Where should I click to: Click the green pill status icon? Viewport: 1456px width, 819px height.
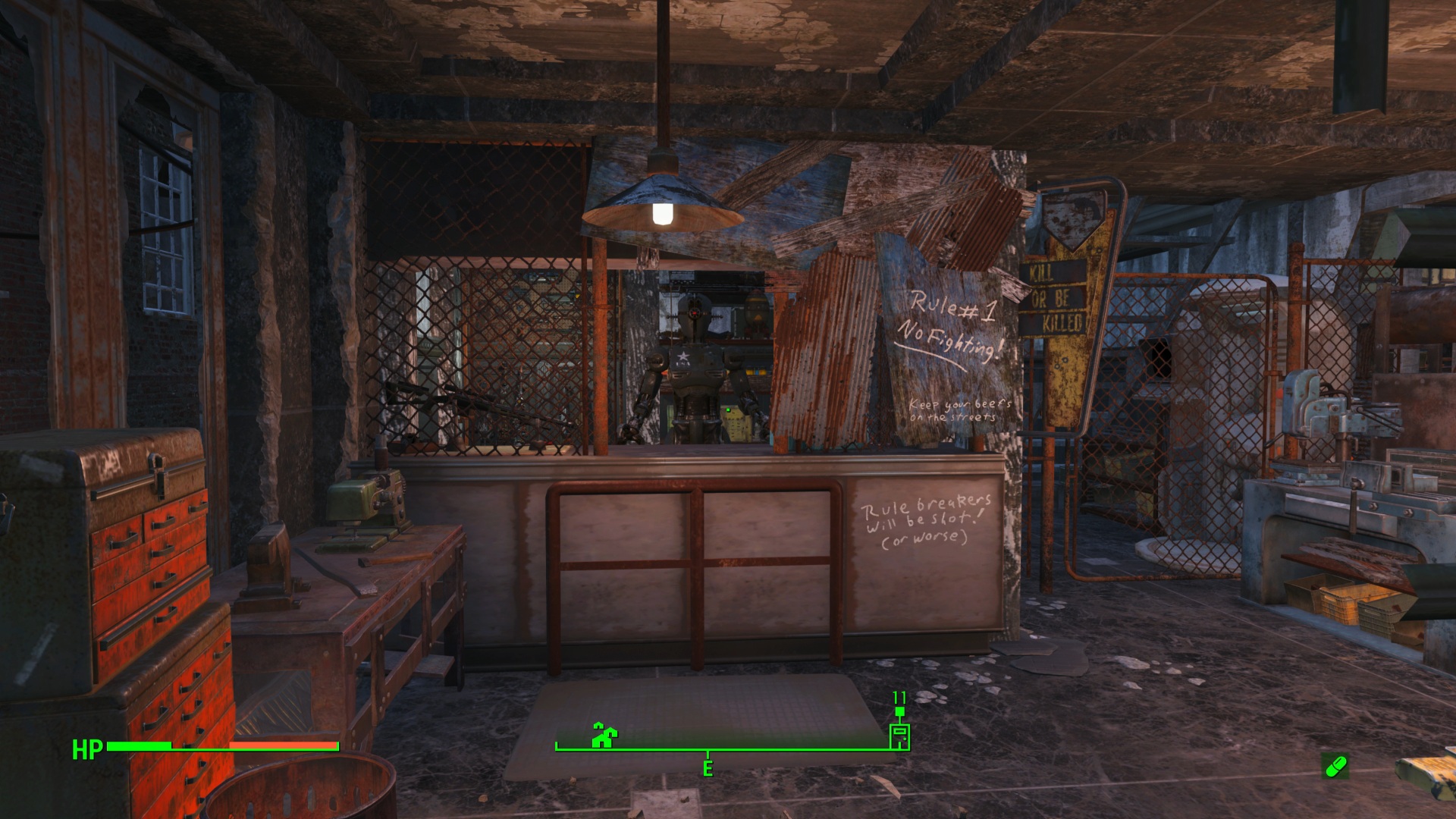tap(1335, 766)
